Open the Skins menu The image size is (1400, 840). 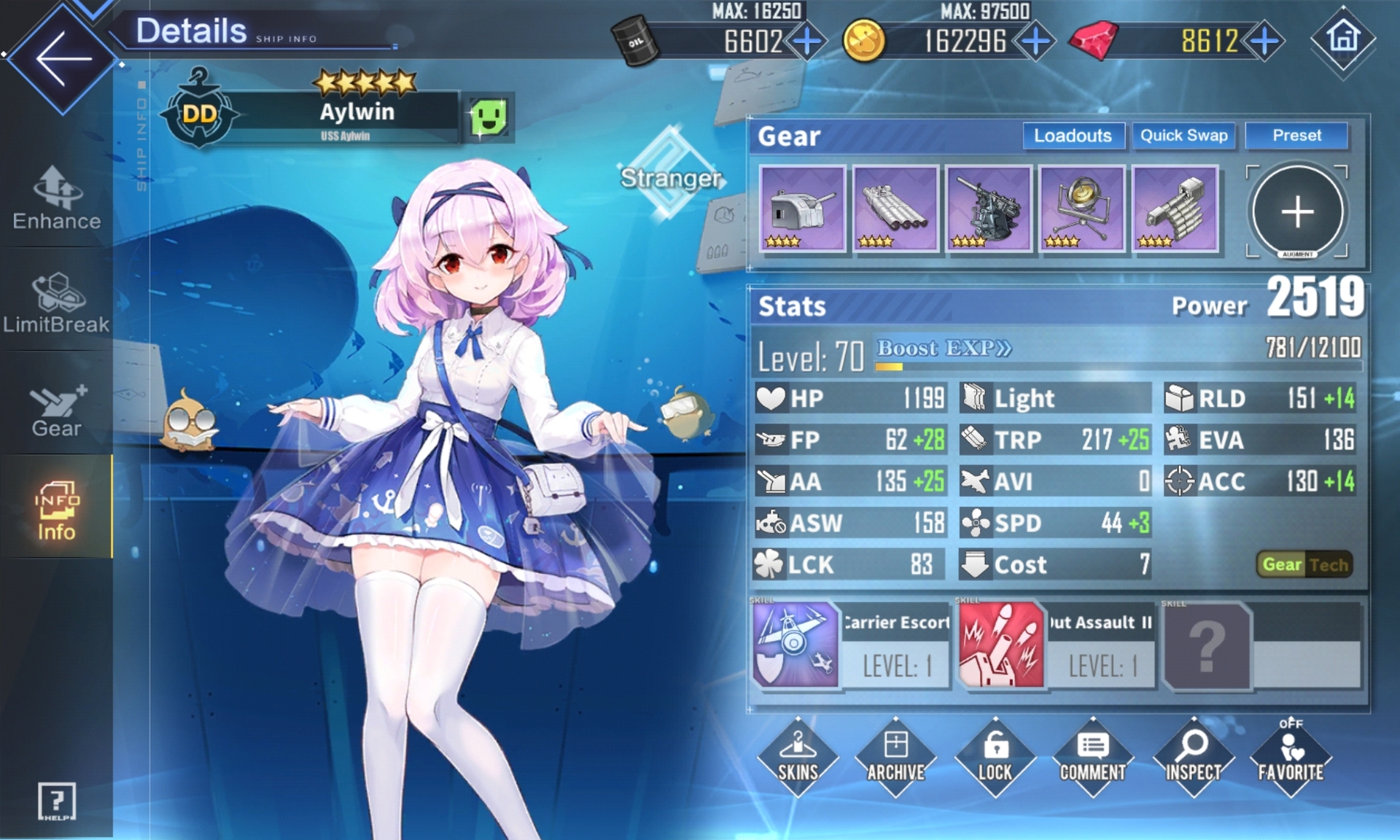(x=798, y=757)
